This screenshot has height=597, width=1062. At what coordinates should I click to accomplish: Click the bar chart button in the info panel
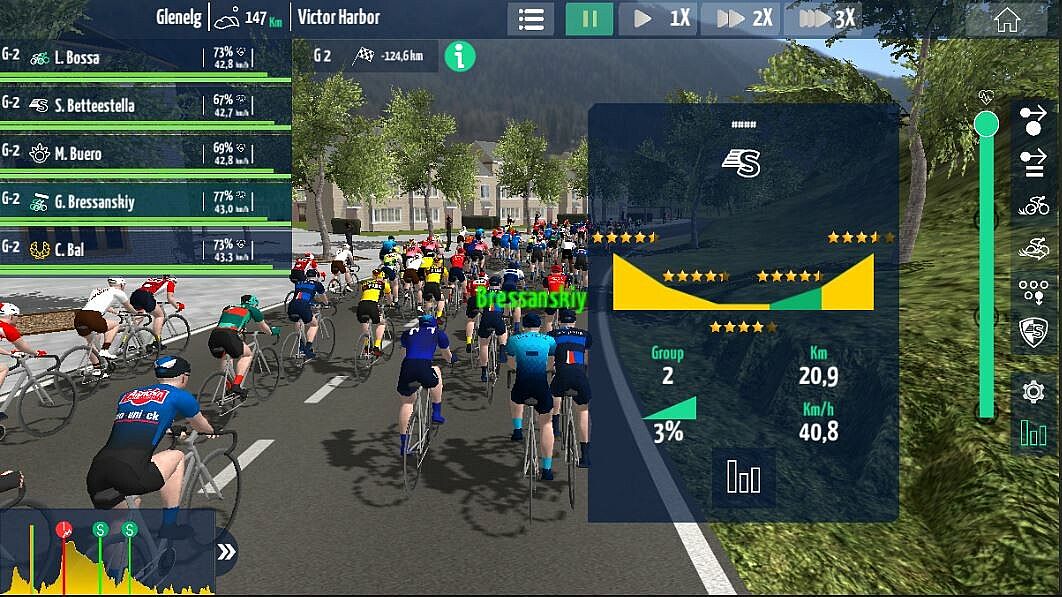pos(743,476)
